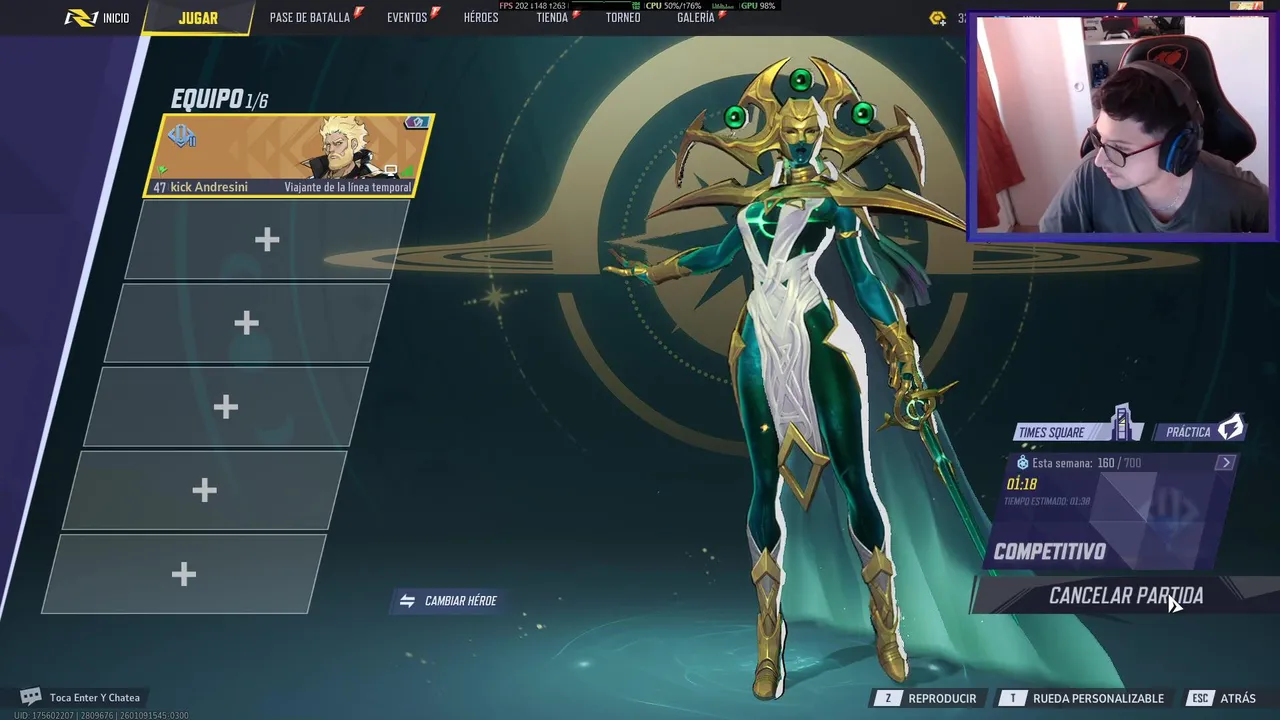Open the Práctica mode button
This screenshot has height=720, width=1280.
pyautogui.click(x=1202, y=431)
